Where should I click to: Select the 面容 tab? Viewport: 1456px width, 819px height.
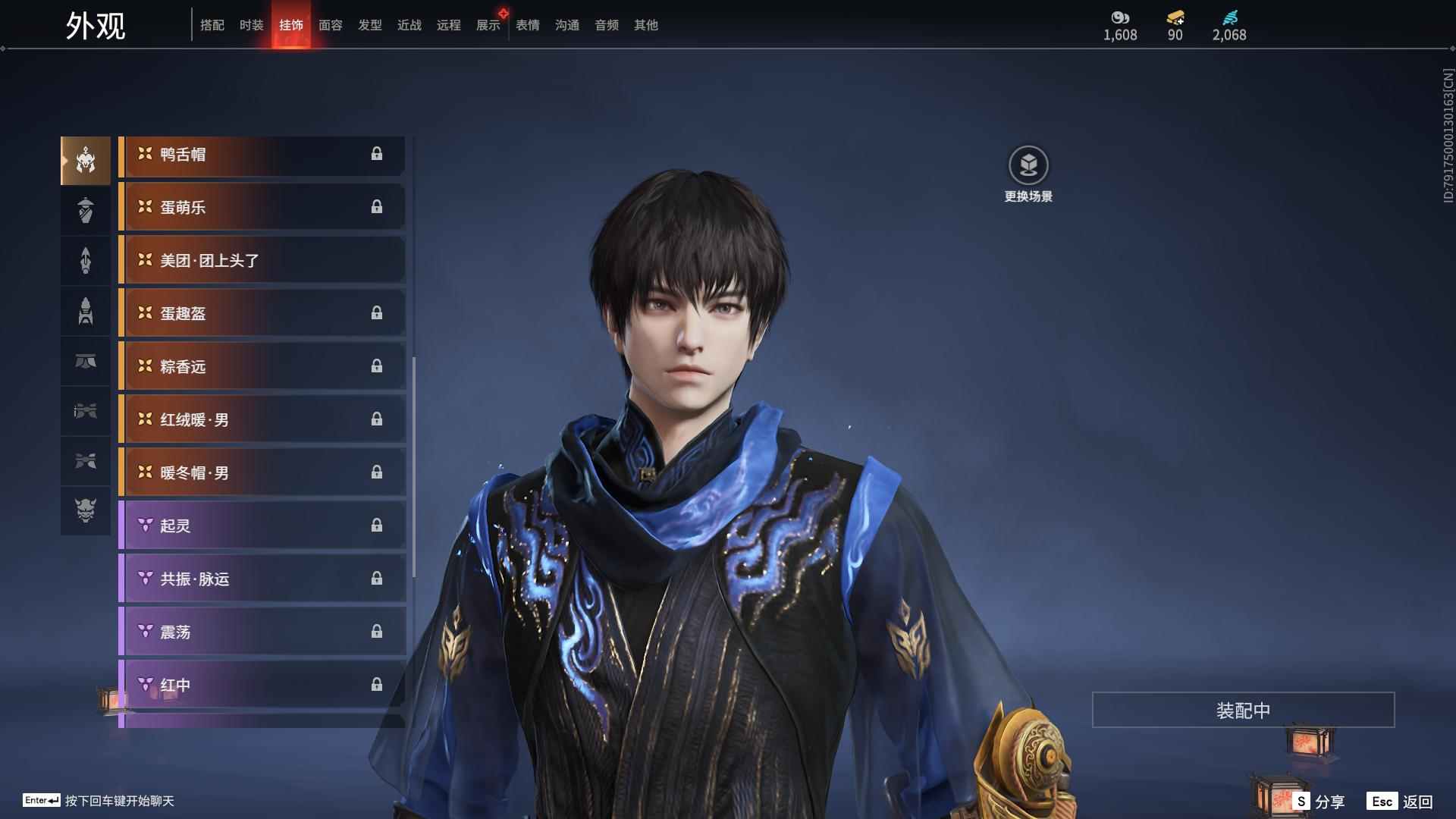pos(331,25)
